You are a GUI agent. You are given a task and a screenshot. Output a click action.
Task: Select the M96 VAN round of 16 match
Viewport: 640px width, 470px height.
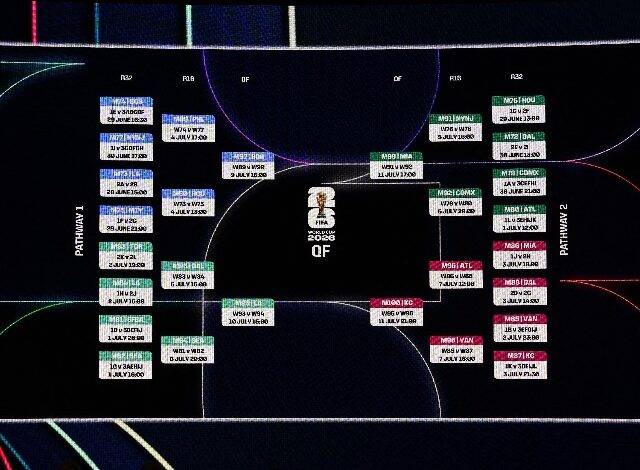pos(455,347)
